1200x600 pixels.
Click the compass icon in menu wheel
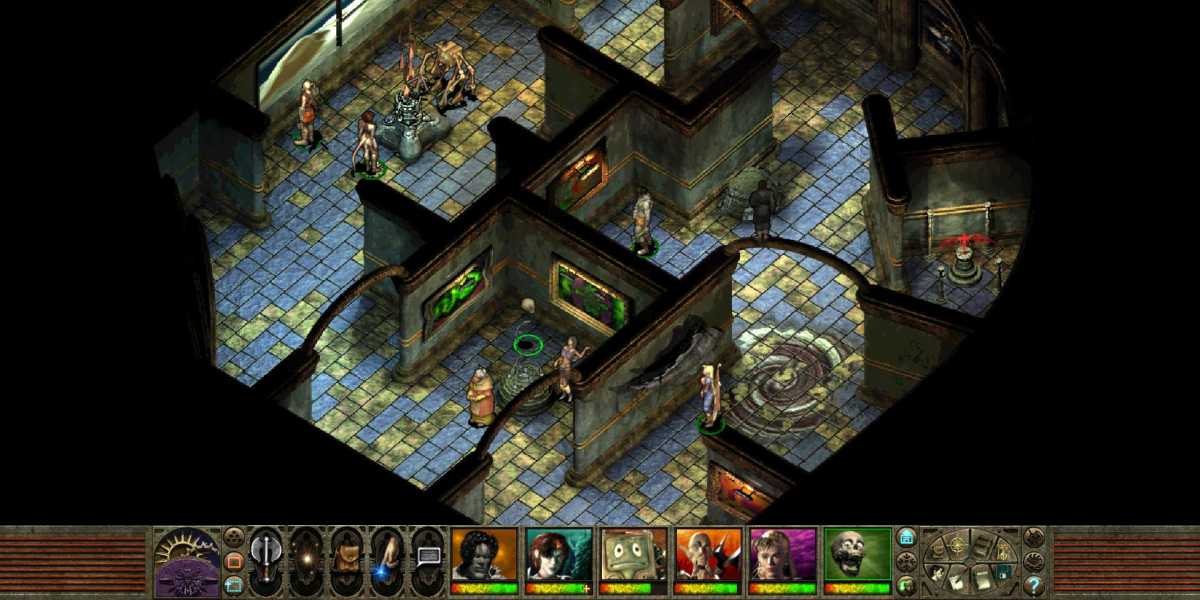point(957,547)
